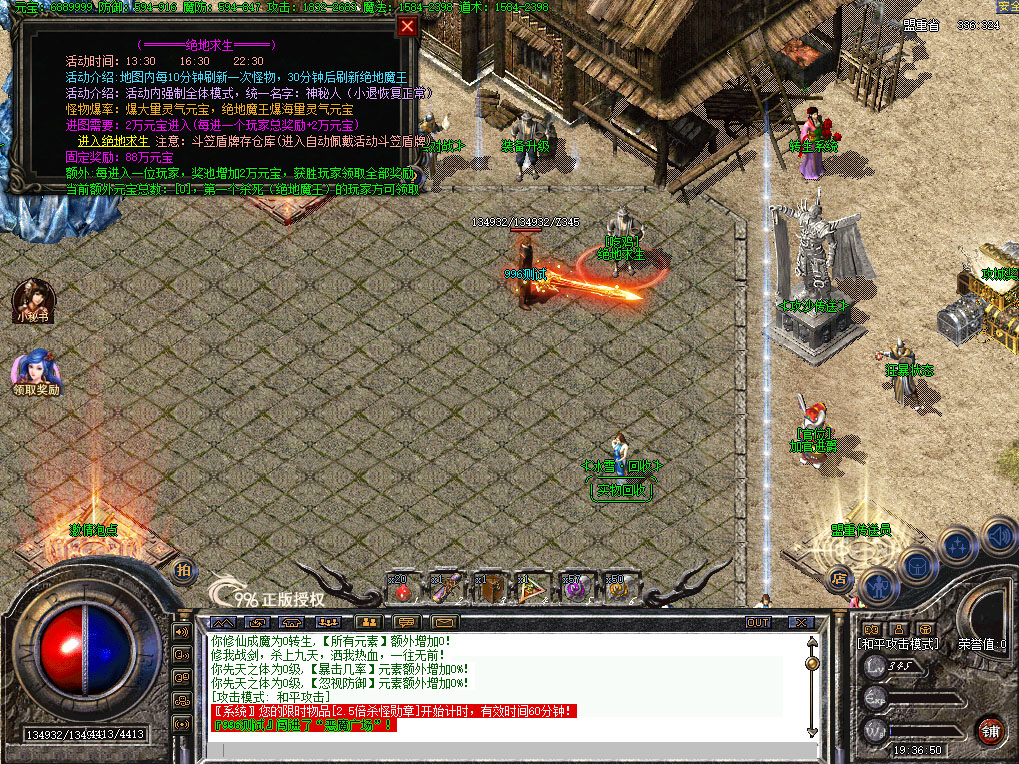Open the red 铺 stall button
Viewport: 1019px width, 764px height.
point(989,729)
